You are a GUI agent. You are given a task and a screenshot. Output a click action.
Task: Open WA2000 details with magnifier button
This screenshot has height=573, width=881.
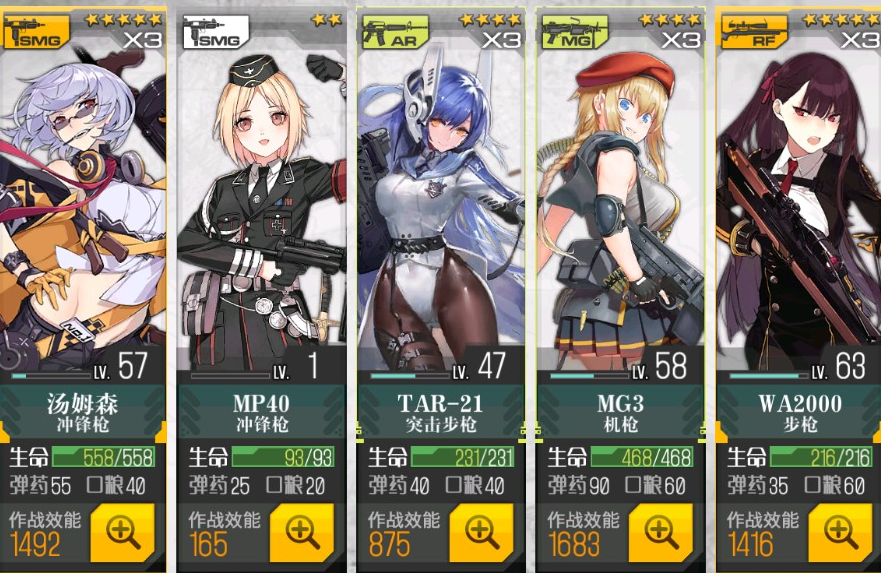tap(839, 532)
